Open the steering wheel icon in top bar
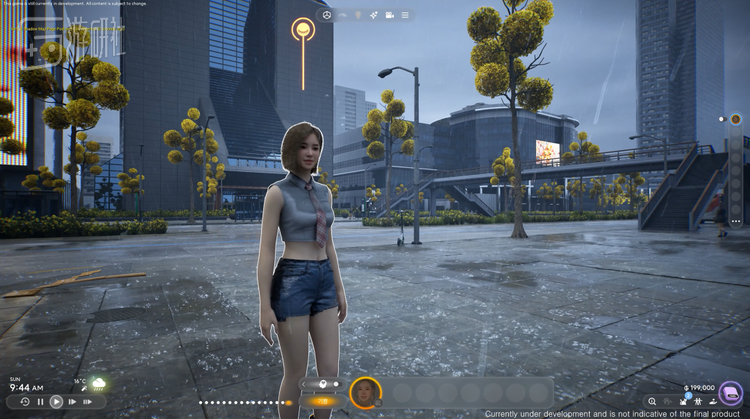This screenshot has height=419, width=750. pyautogui.click(x=326, y=15)
